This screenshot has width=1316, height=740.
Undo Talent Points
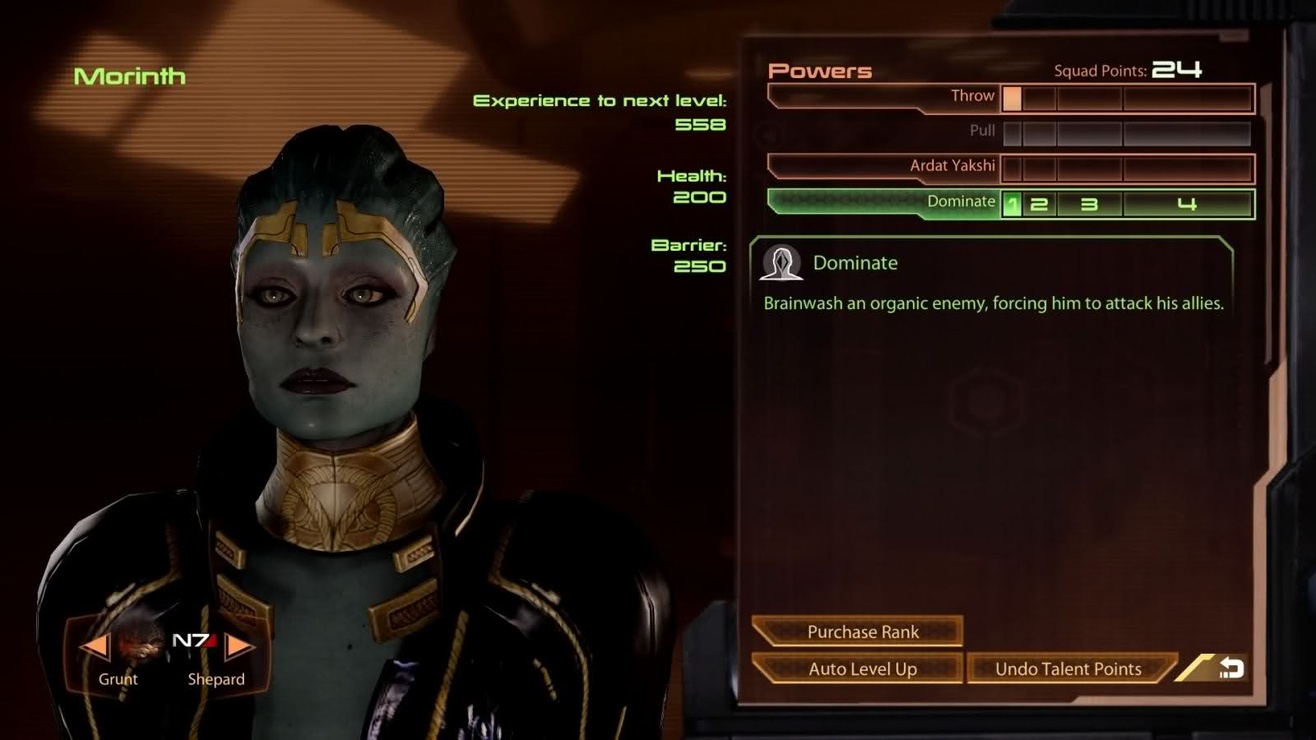click(x=1068, y=669)
